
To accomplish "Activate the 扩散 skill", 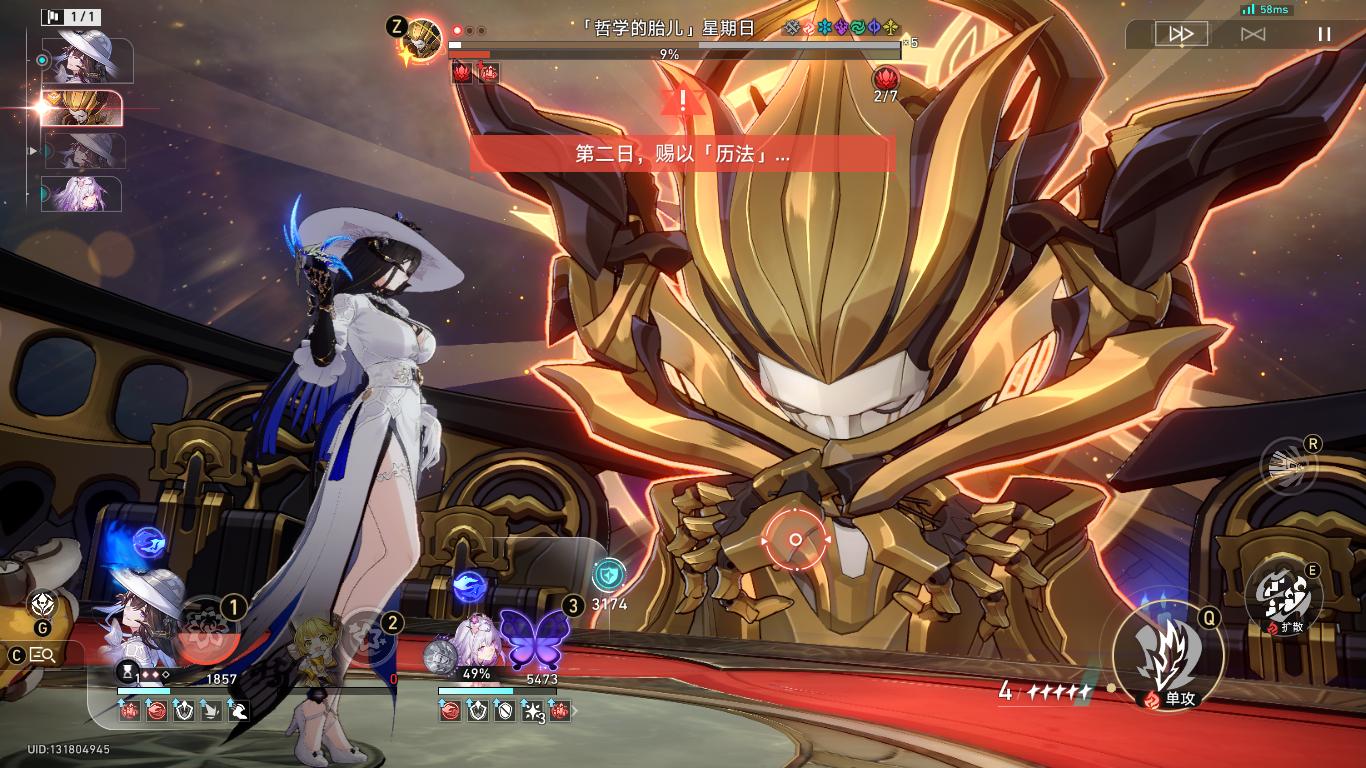I will click(x=1284, y=598).
